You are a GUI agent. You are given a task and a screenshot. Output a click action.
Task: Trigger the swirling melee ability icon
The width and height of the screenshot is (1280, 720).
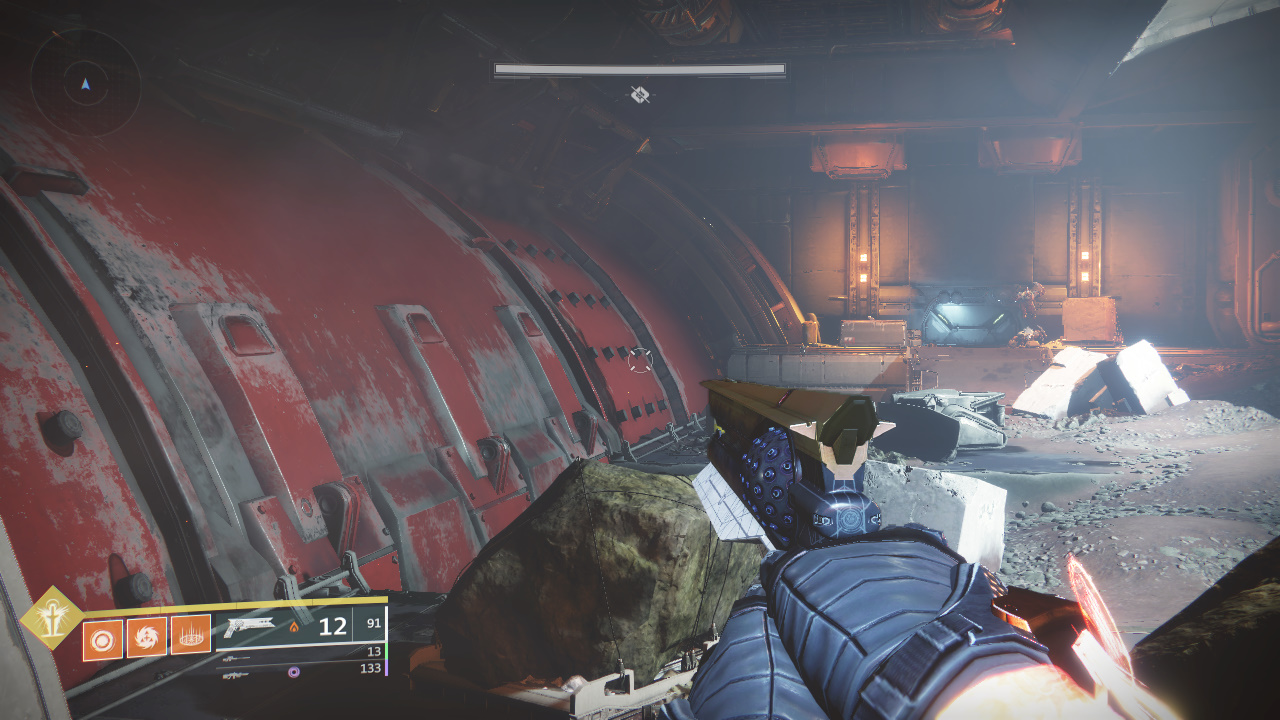click(146, 637)
